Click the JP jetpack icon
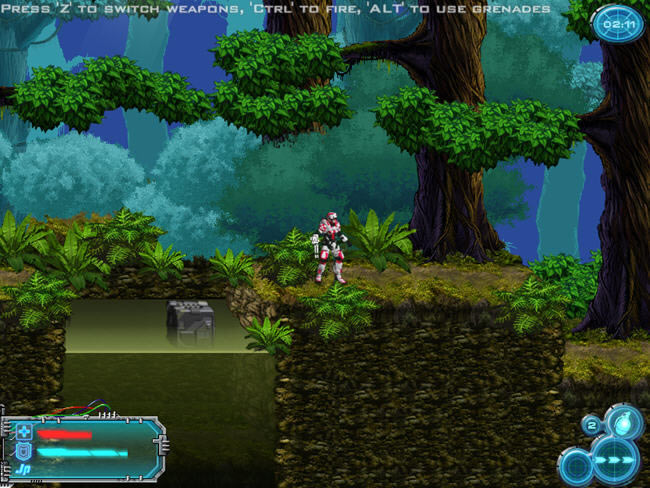Viewport: 650px width, 488px height. point(25,467)
